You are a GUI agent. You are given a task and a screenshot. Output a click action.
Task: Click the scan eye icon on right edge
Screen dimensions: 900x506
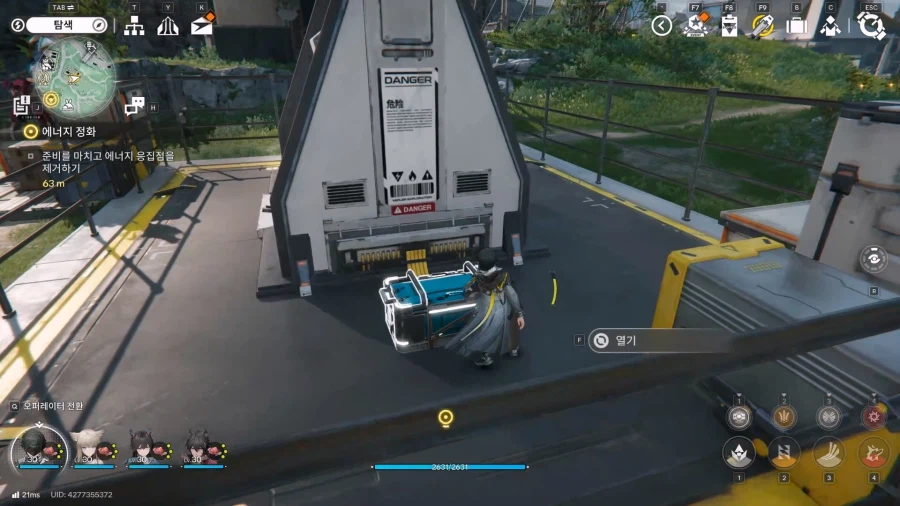pyautogui.click(x=873, y=258)
